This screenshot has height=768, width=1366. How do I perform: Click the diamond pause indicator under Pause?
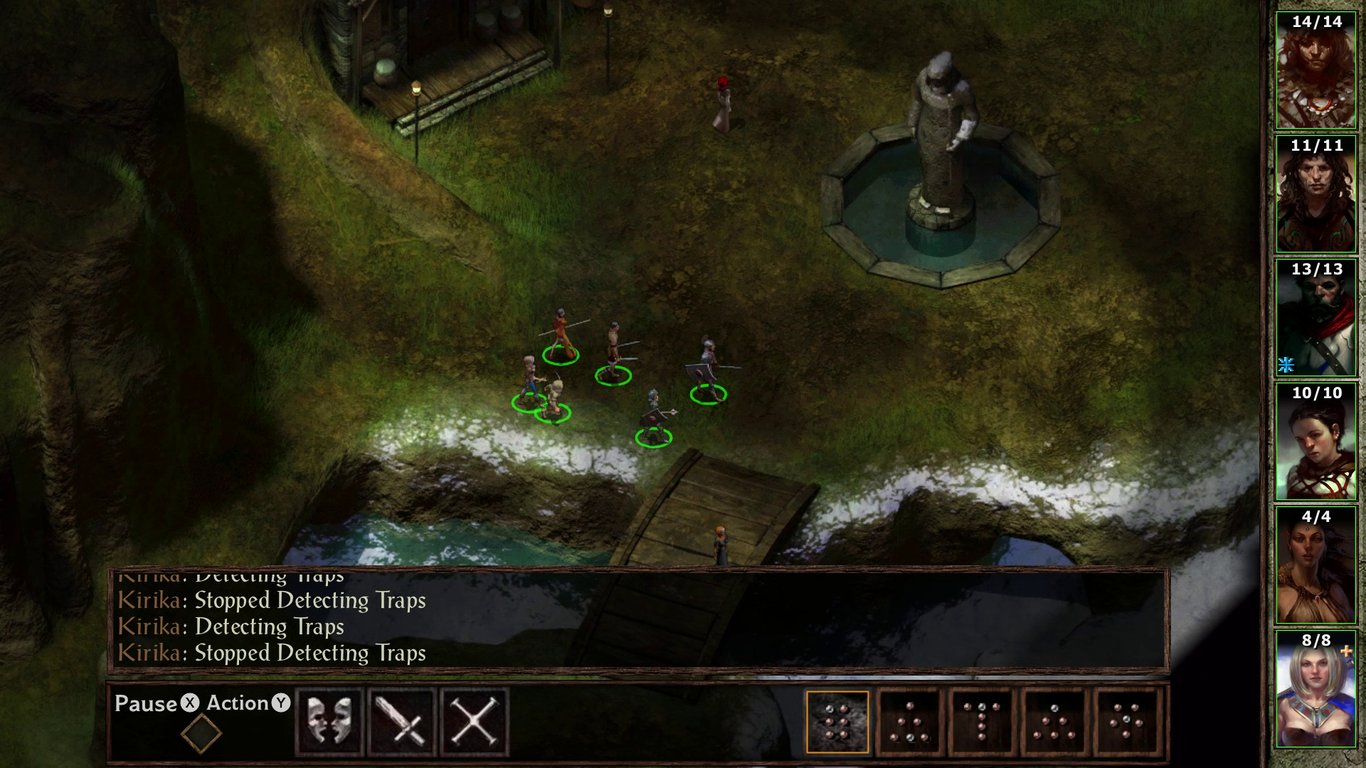[203, 731]
